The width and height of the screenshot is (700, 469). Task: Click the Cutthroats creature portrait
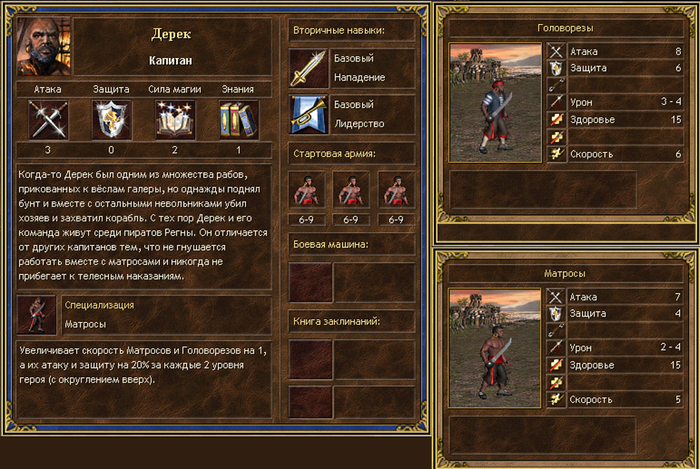(x=495, y=102)
